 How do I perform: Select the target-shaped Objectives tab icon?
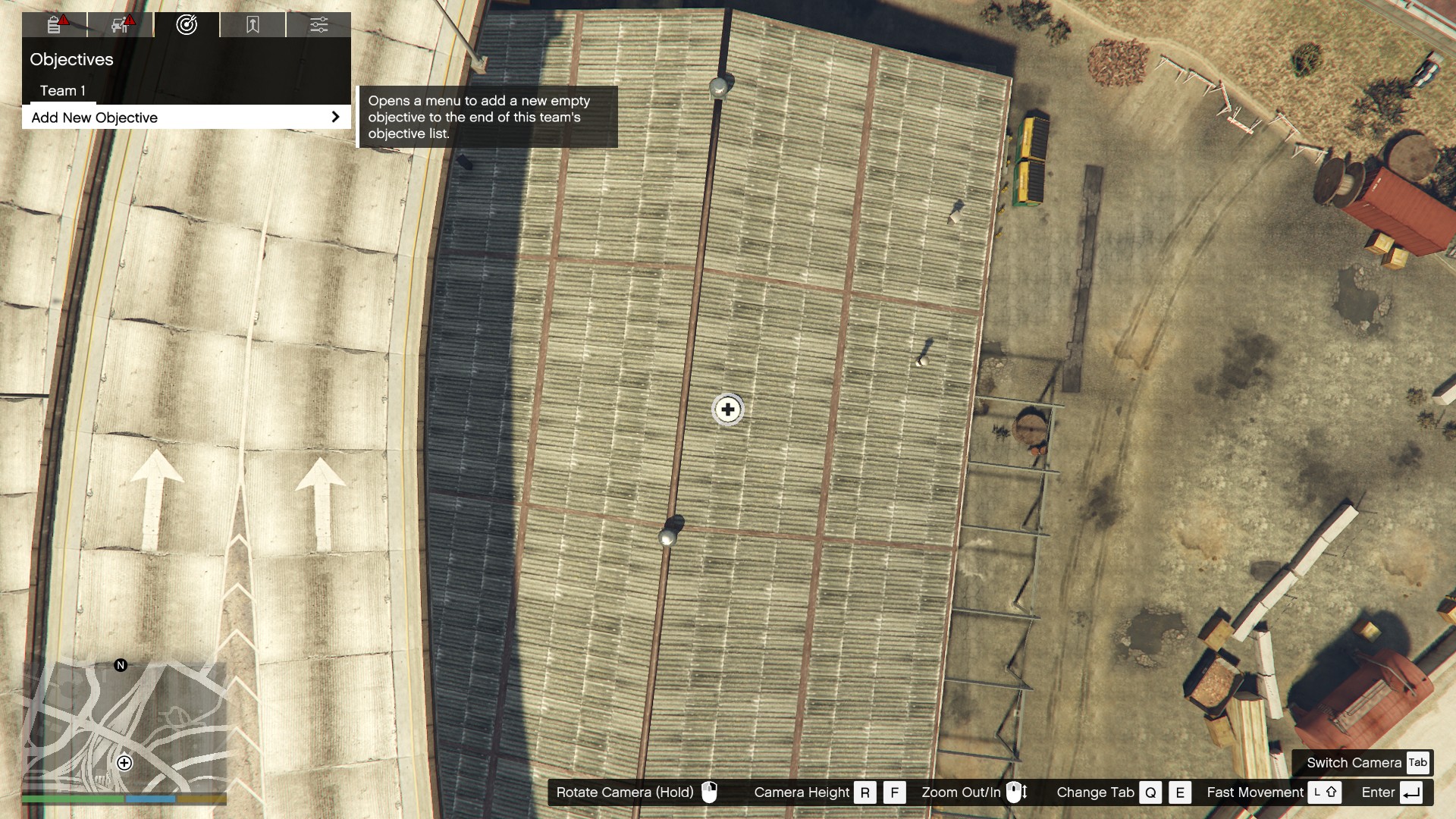coord(186,24)
